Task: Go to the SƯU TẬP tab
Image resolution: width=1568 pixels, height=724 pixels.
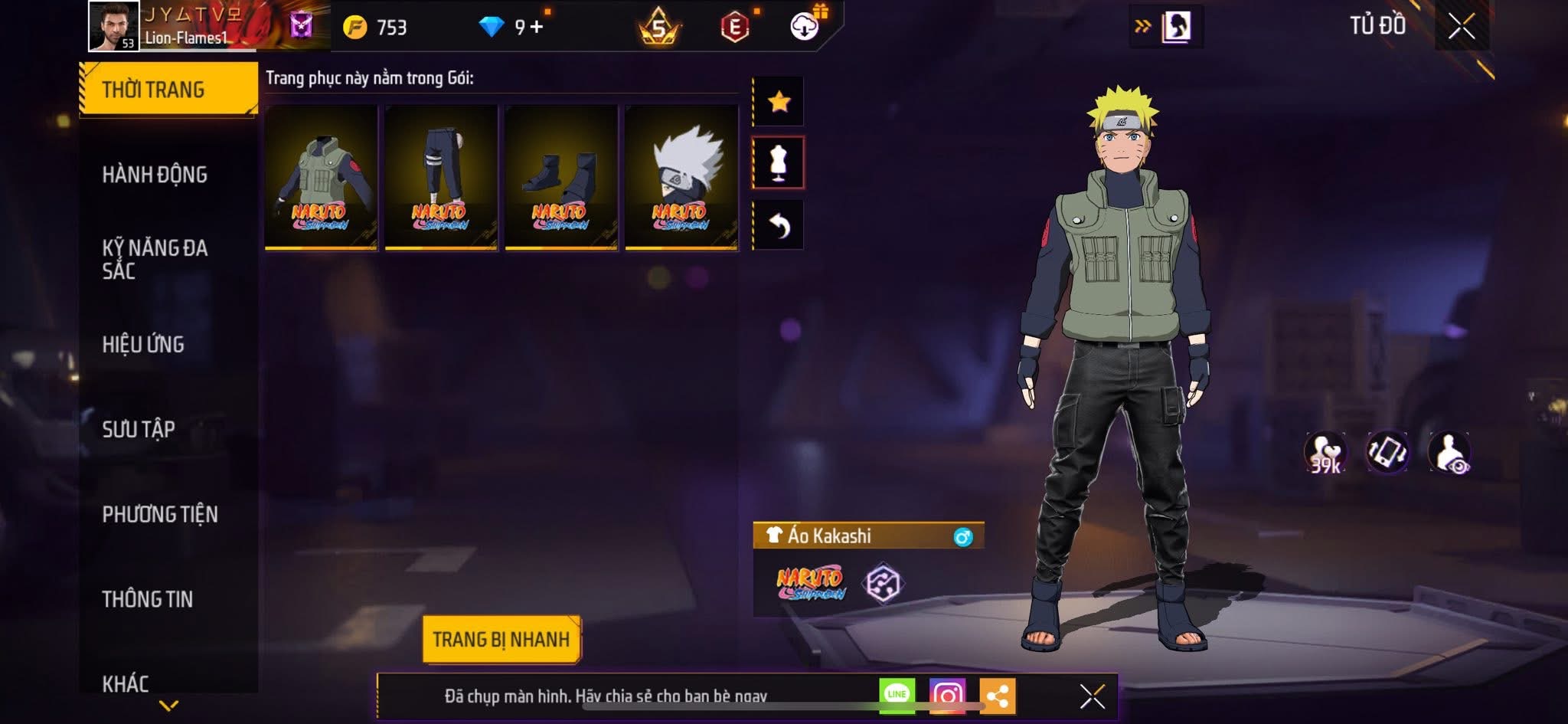Action: pos(139,429)
